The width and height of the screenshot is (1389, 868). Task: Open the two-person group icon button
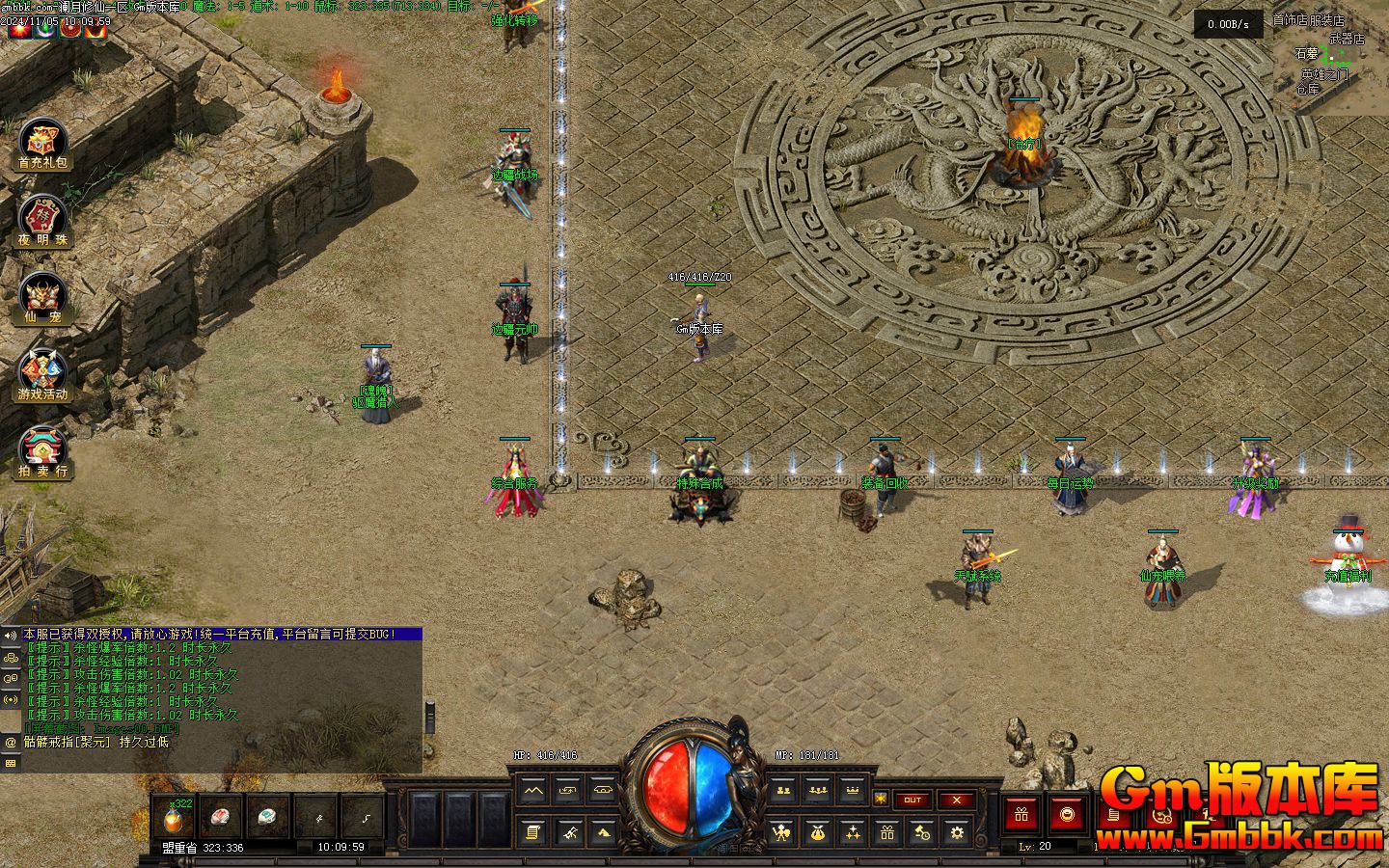pos(782,791)
